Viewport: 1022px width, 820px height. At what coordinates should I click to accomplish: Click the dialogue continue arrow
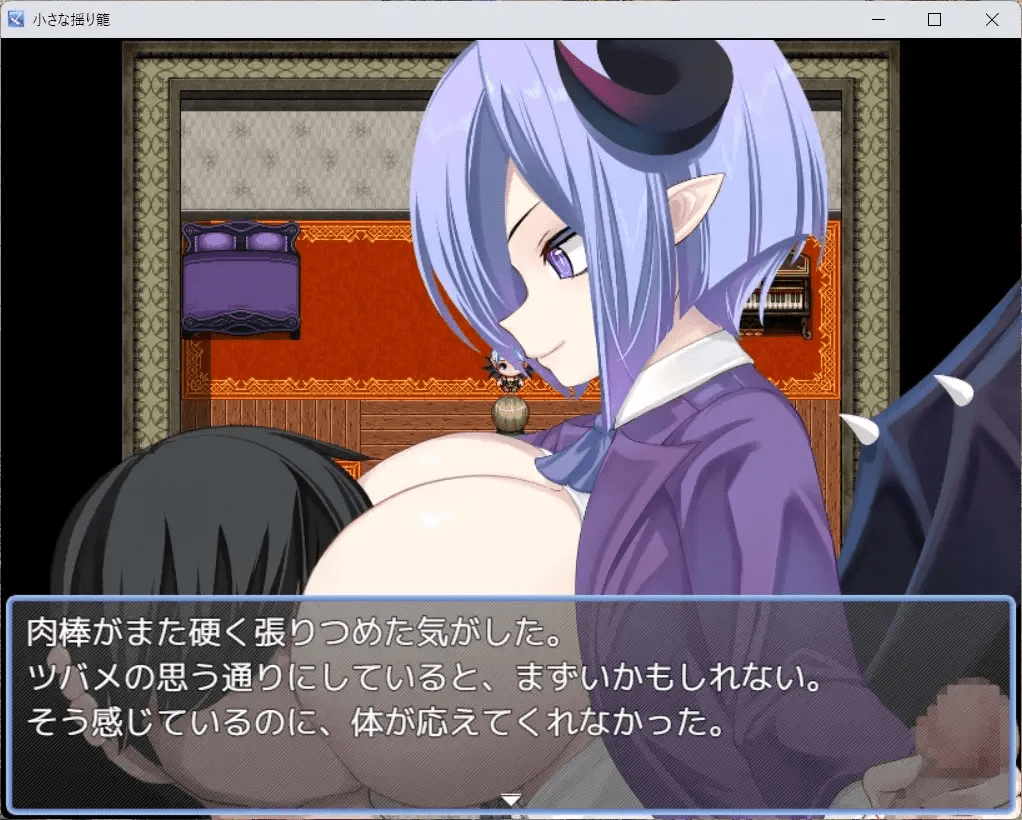(511, 799)
